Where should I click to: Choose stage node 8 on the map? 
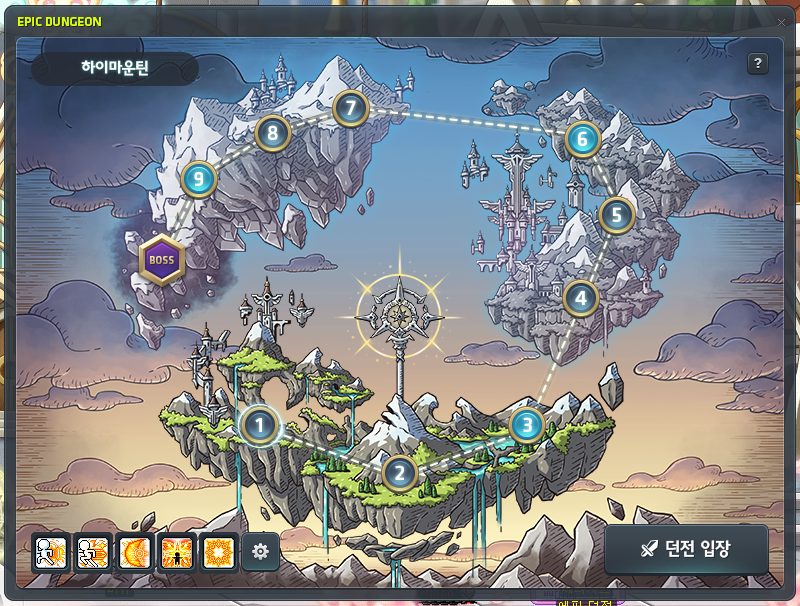(x=272, y=132)
